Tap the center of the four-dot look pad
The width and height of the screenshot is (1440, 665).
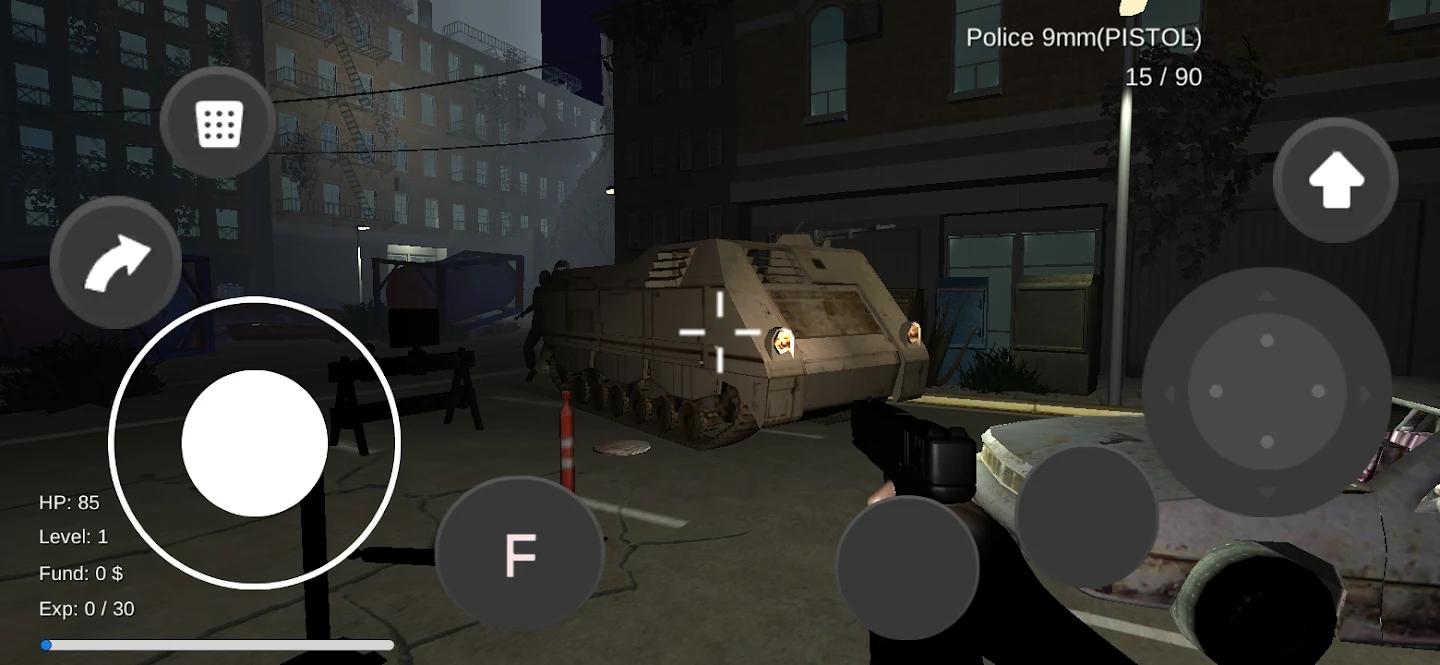tap(1266, 391)
